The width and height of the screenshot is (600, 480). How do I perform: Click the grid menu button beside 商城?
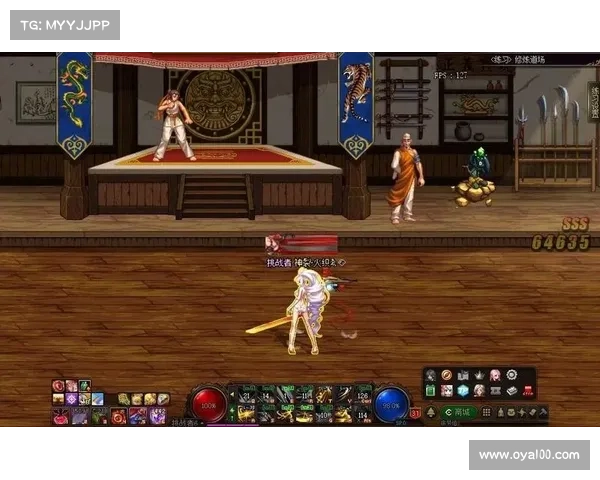(487, 412)
